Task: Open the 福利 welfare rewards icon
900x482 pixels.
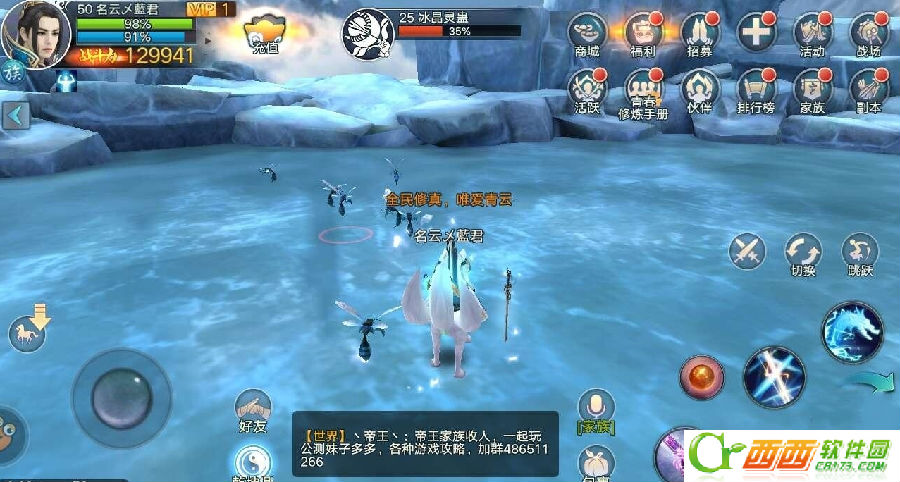Action: coord(643,34)
